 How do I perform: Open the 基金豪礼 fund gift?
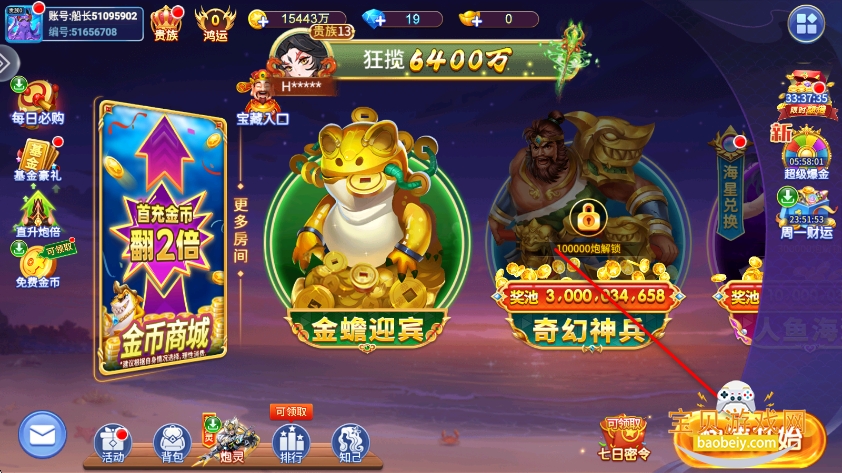36,159
